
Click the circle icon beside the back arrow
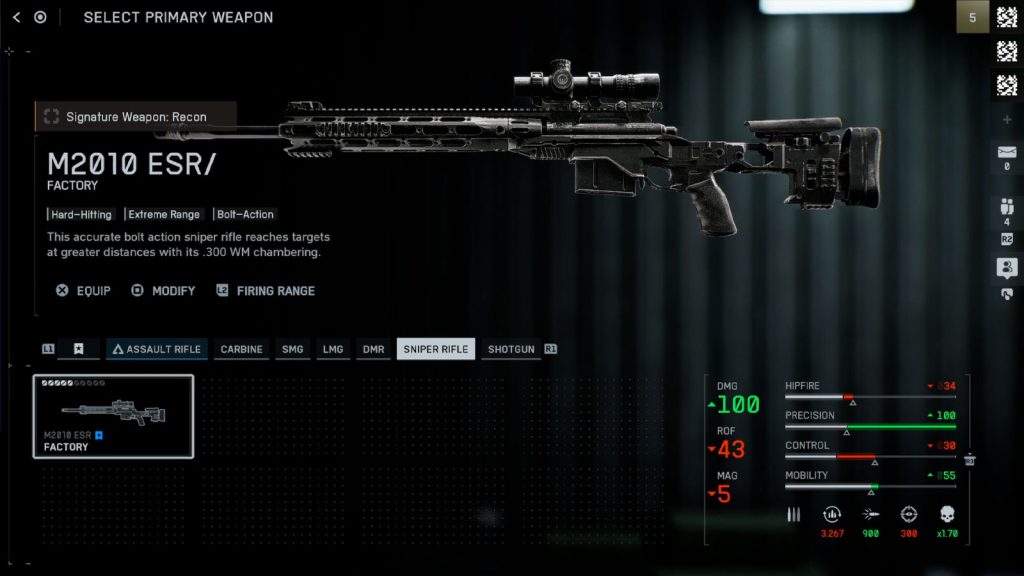[40, 17]
